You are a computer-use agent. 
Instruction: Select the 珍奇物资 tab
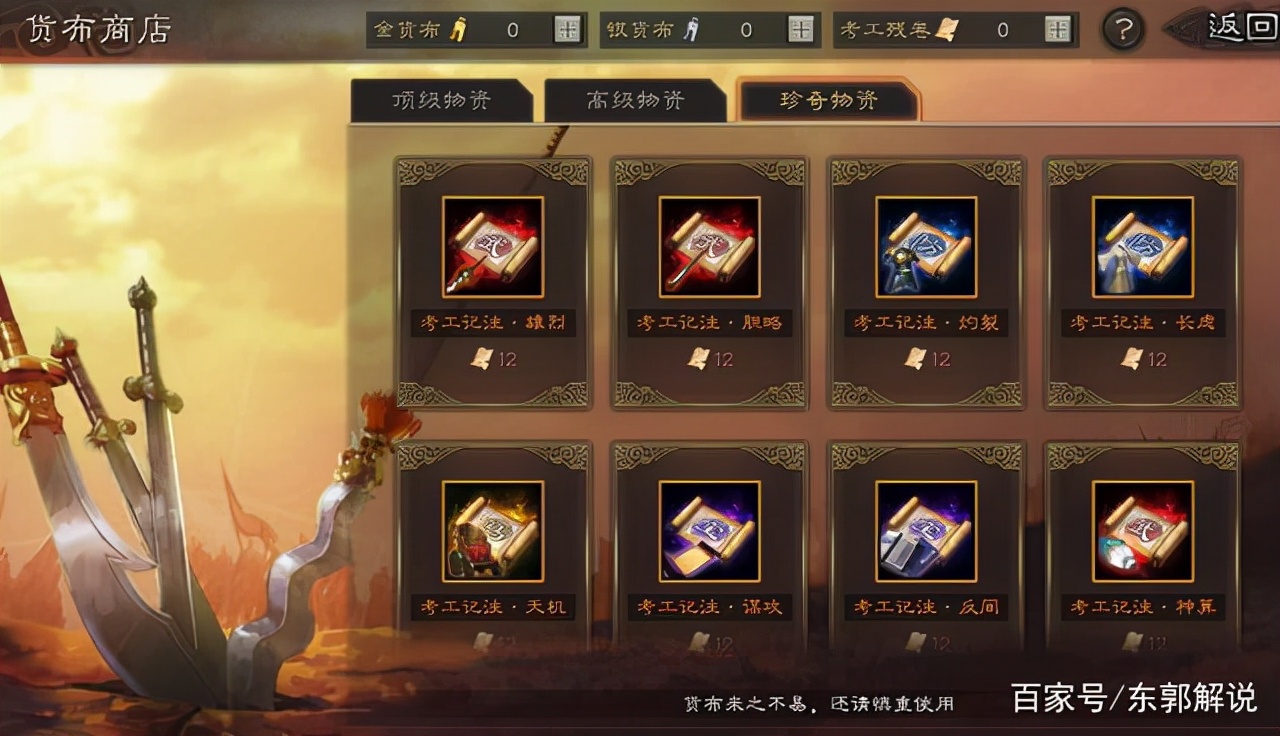click(x=827, y=101)
